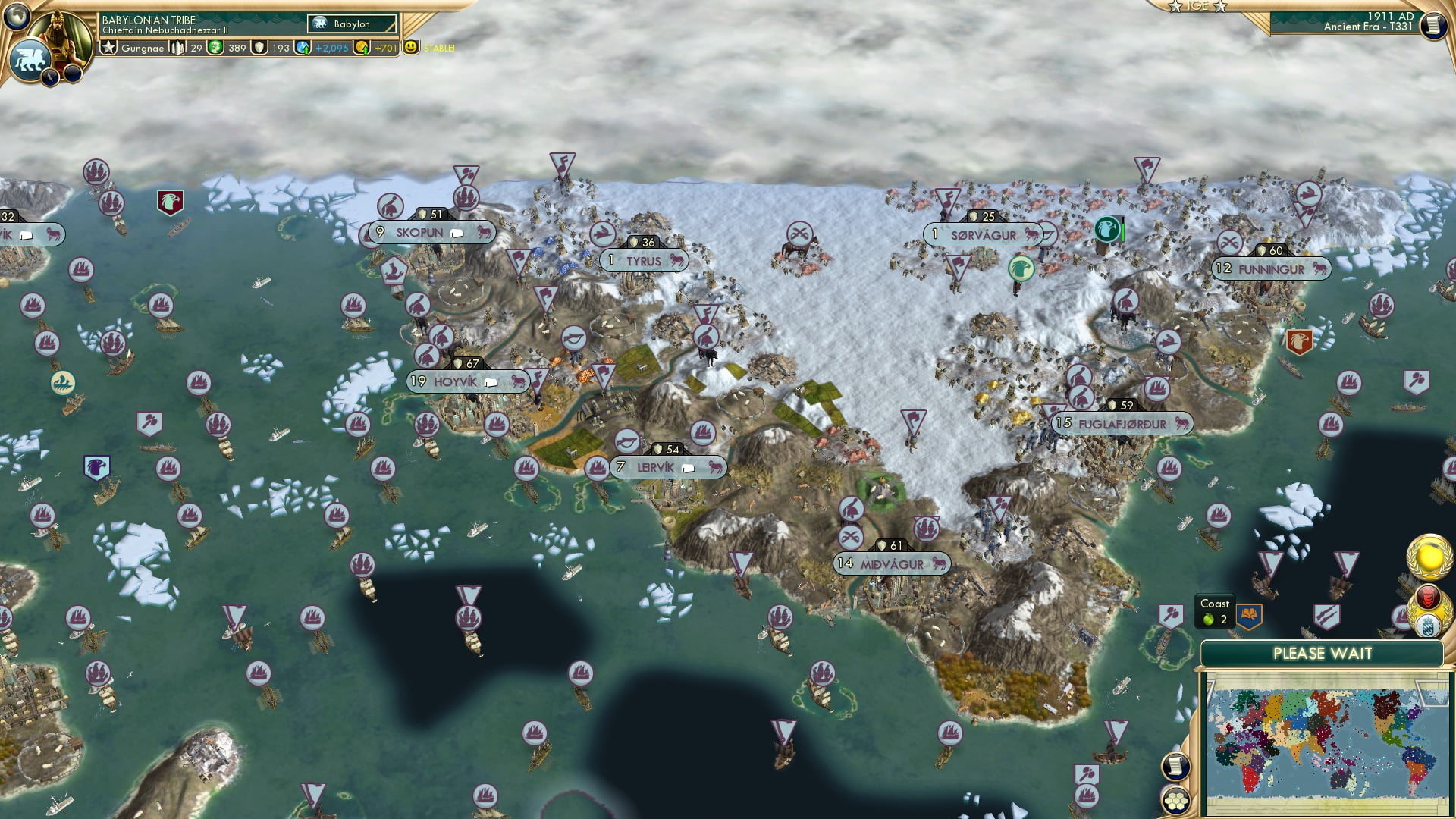Open the notification log scroll icon

pos(1175,767)
